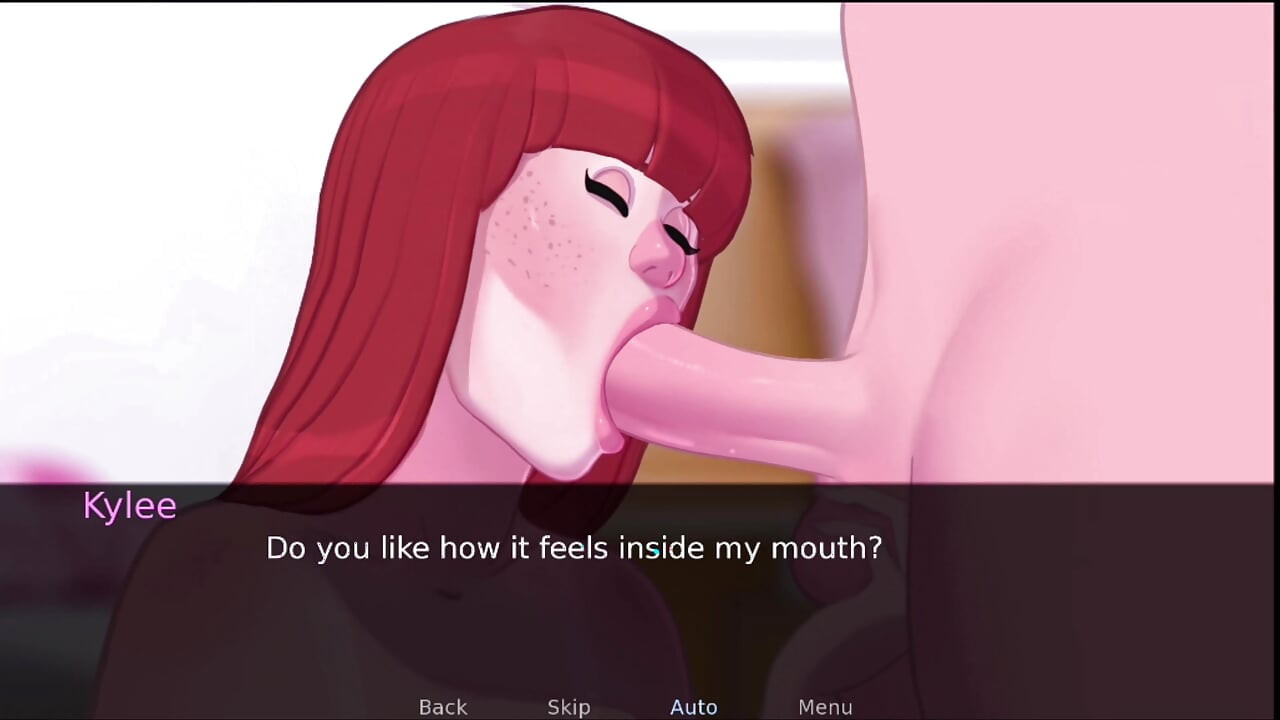Click the character name label Kylee

(130, 507)
